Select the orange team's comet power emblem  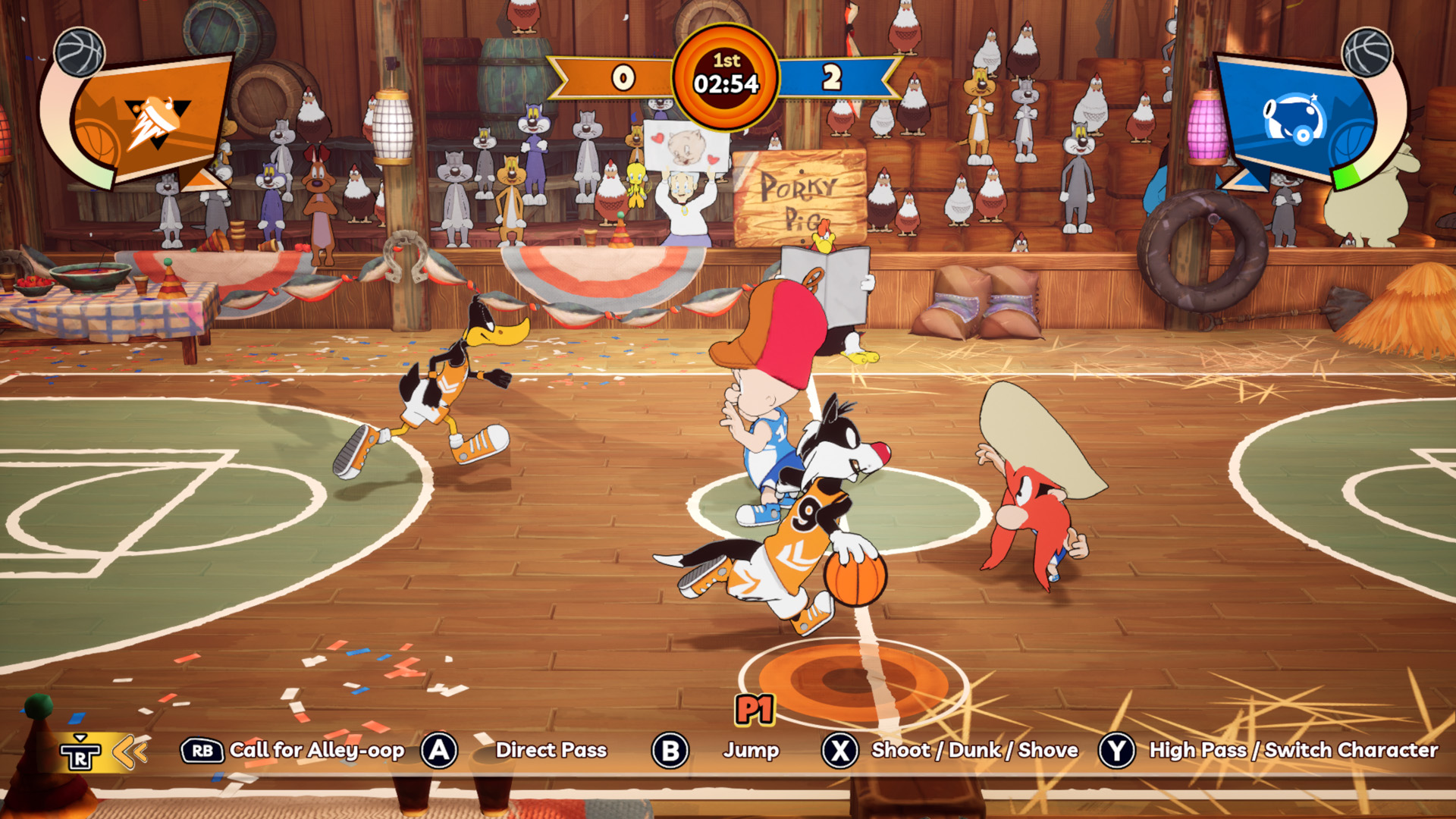[x=157, y=121]
